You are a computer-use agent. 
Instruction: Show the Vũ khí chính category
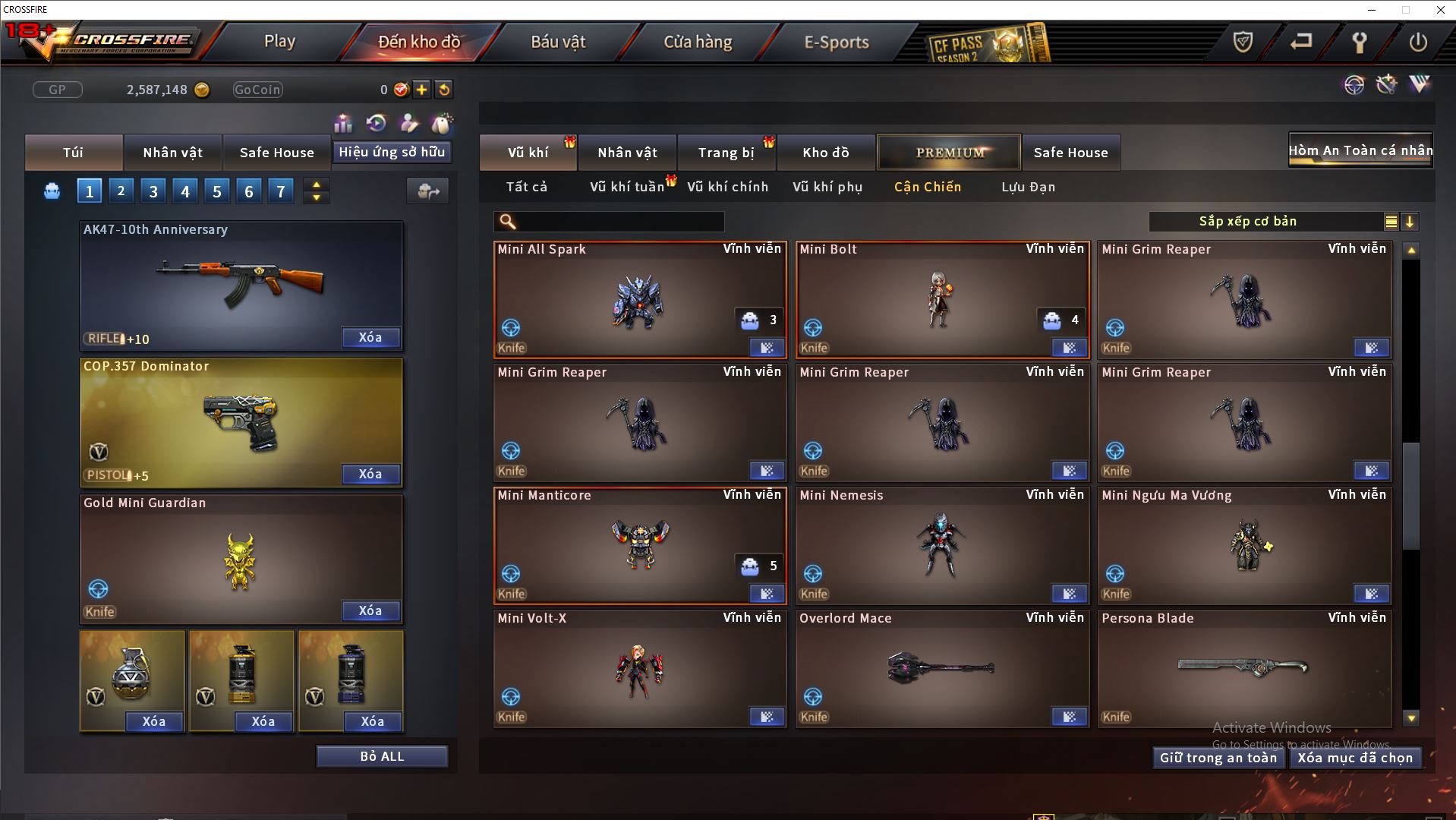[x=727, y=187]
